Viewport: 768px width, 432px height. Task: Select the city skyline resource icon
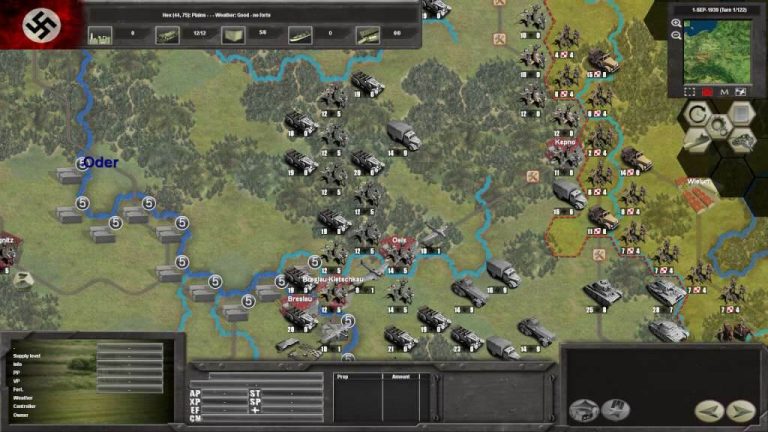pyautogui.click(x=99, y=34)
